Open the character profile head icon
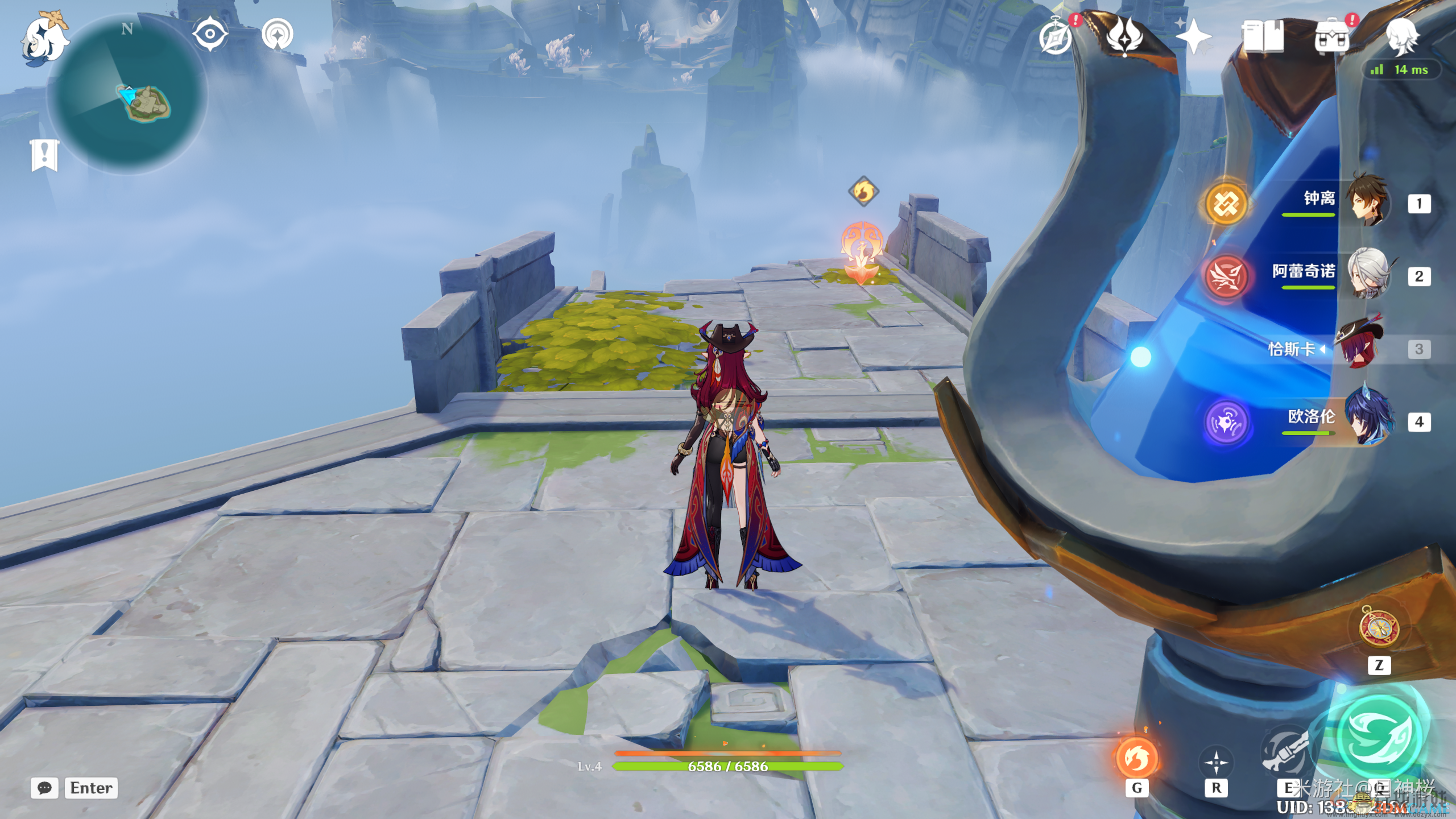This screenshot has width=1456, height=819. 1401,36
